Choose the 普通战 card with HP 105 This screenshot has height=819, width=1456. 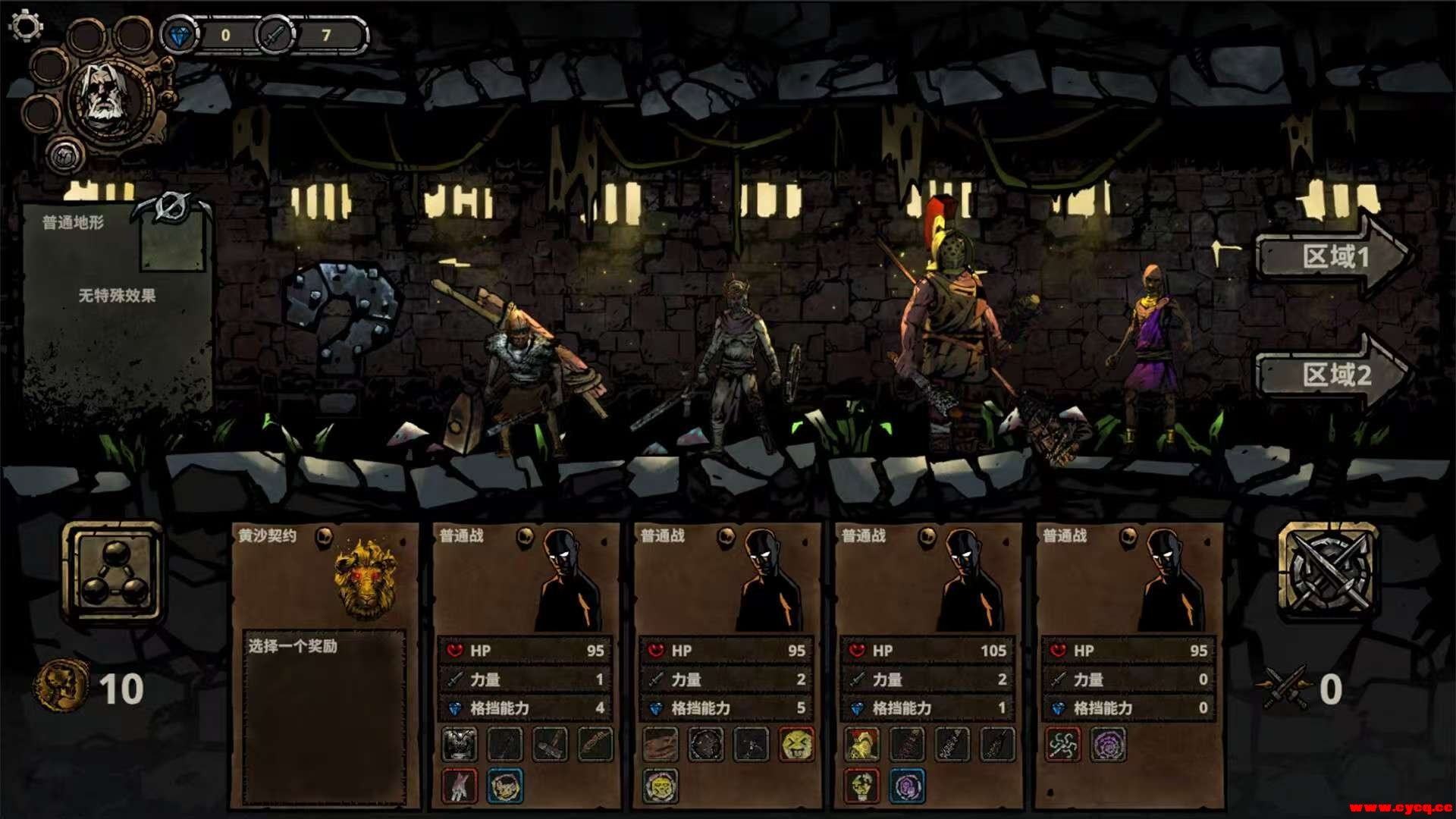click(x=927, y=584)
